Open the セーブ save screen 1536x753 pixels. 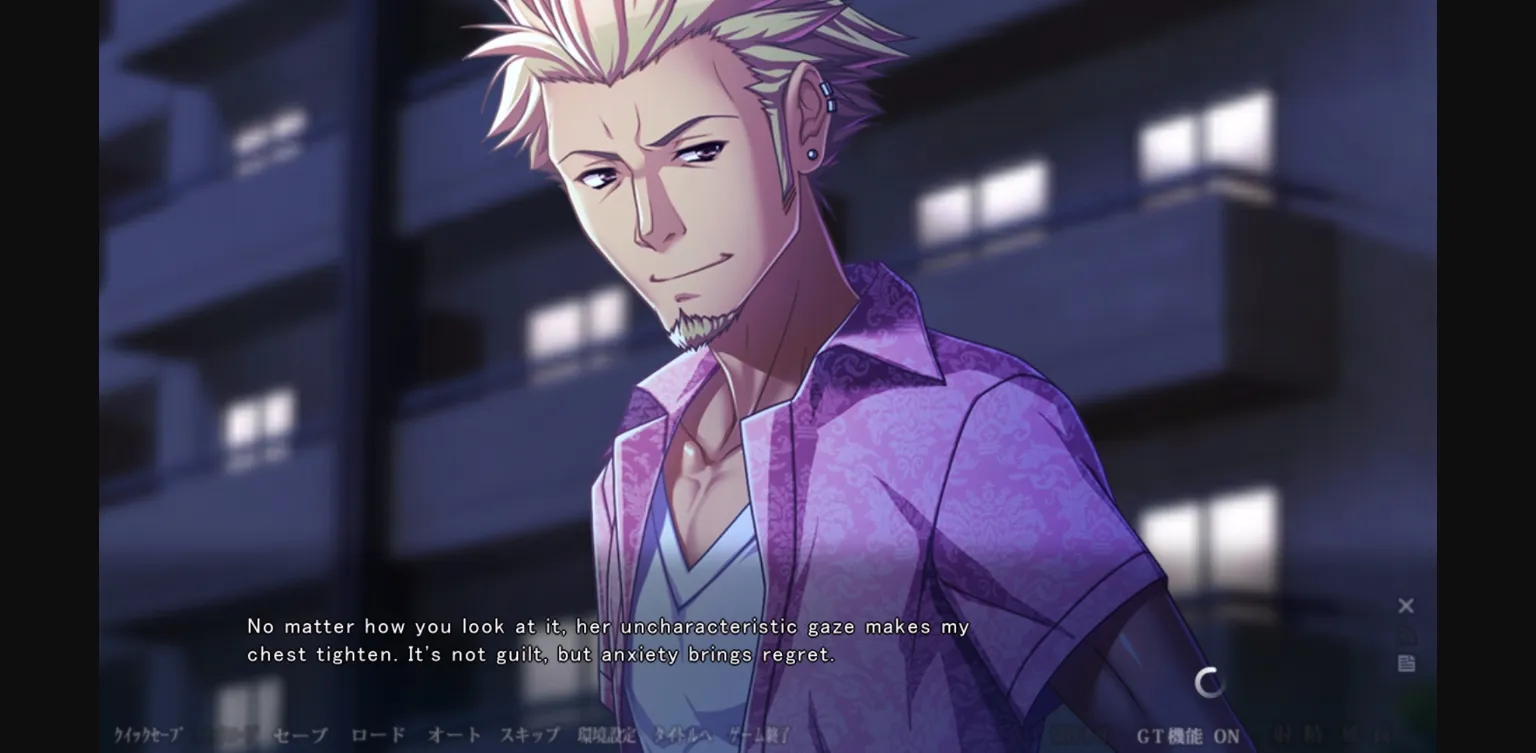pyautogui.click(x=298, y=735)
